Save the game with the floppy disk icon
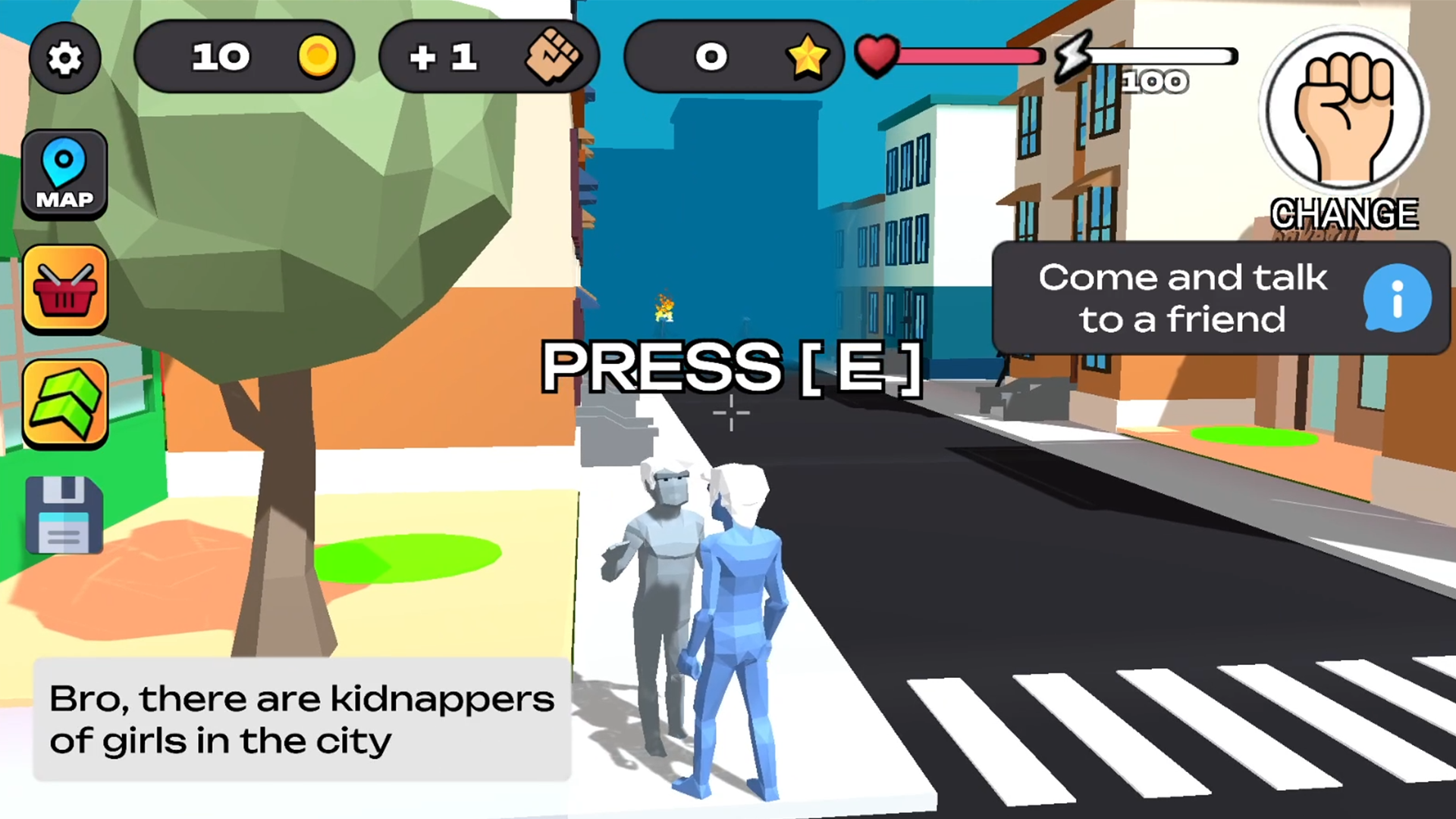 tap(64, 515)
